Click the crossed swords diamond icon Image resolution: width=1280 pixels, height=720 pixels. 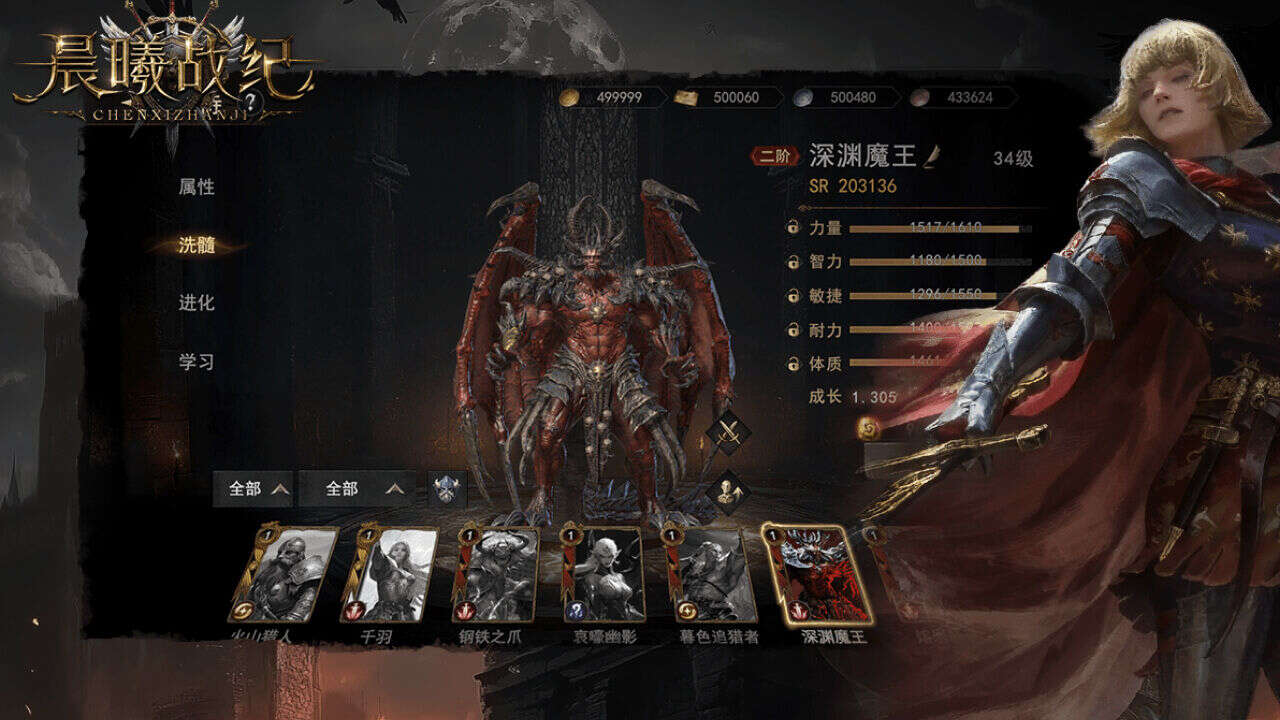click(x=727, y=433)
